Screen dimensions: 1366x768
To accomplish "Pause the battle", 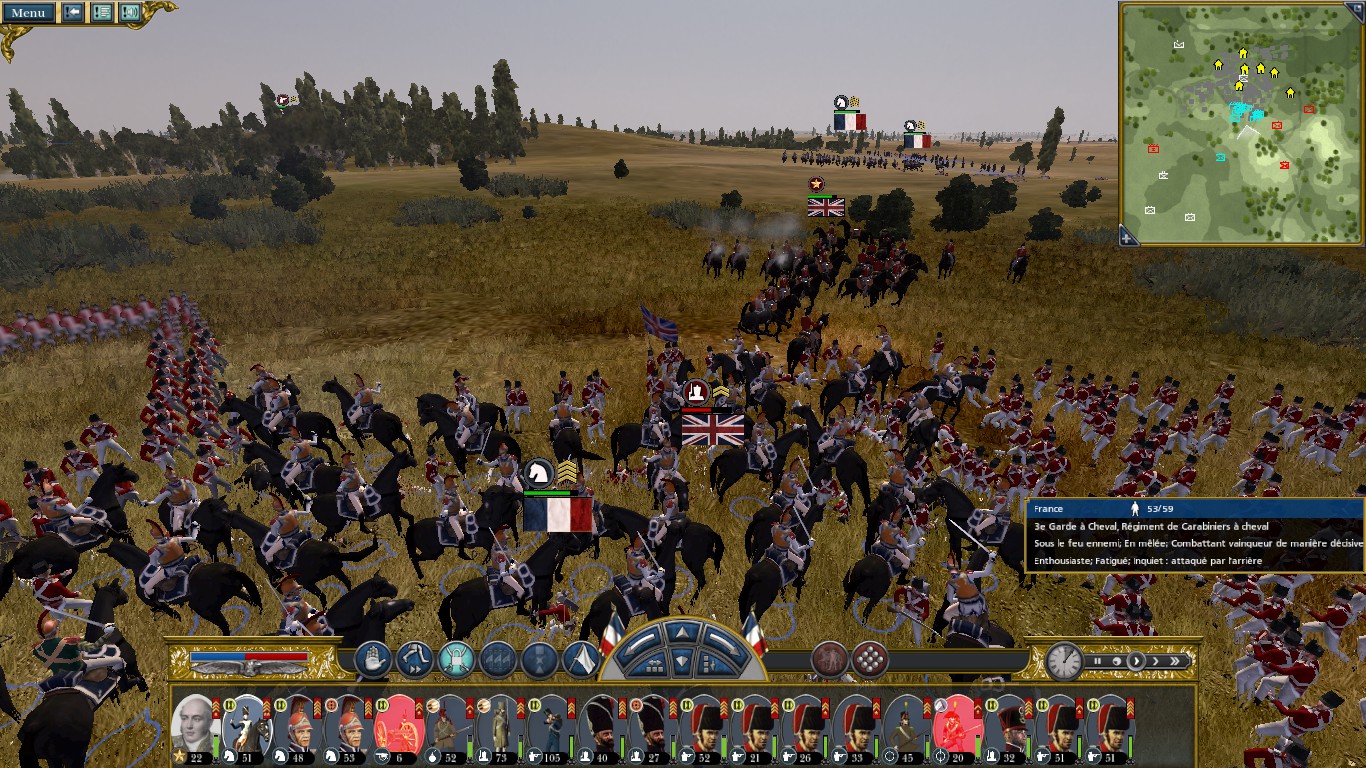I will (x=1098, y=661).
